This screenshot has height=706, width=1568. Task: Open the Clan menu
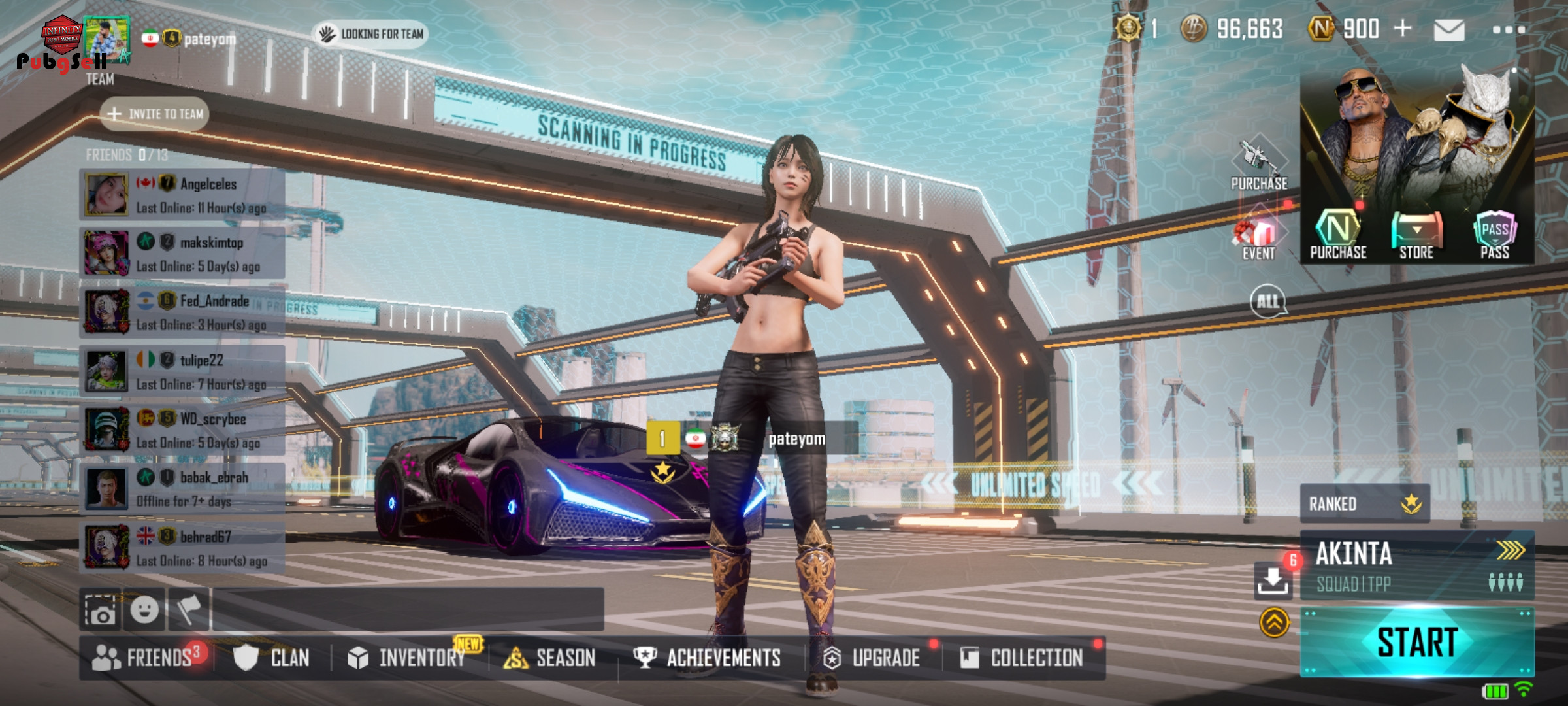click(x=272, y=658)
